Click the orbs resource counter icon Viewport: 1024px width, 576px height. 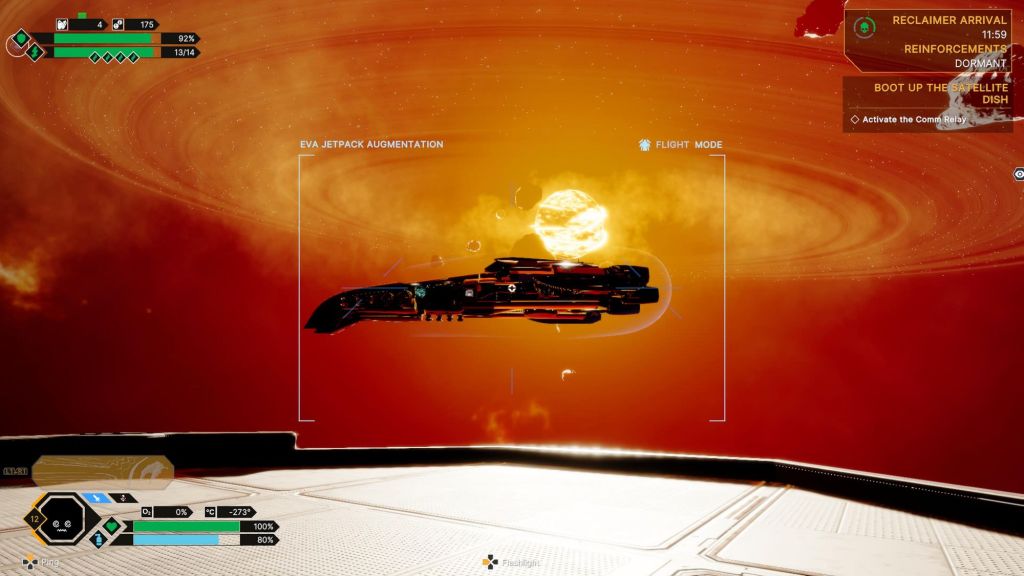118,24
